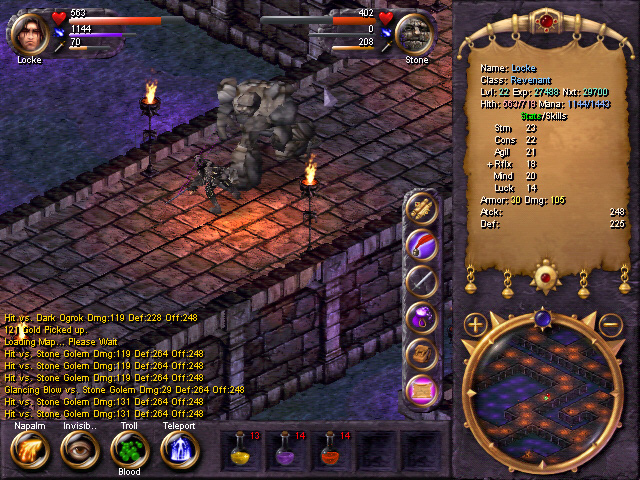Select Locke's character portrait
Viewport: 640px width, 480px height.
[x=29, y=30]
